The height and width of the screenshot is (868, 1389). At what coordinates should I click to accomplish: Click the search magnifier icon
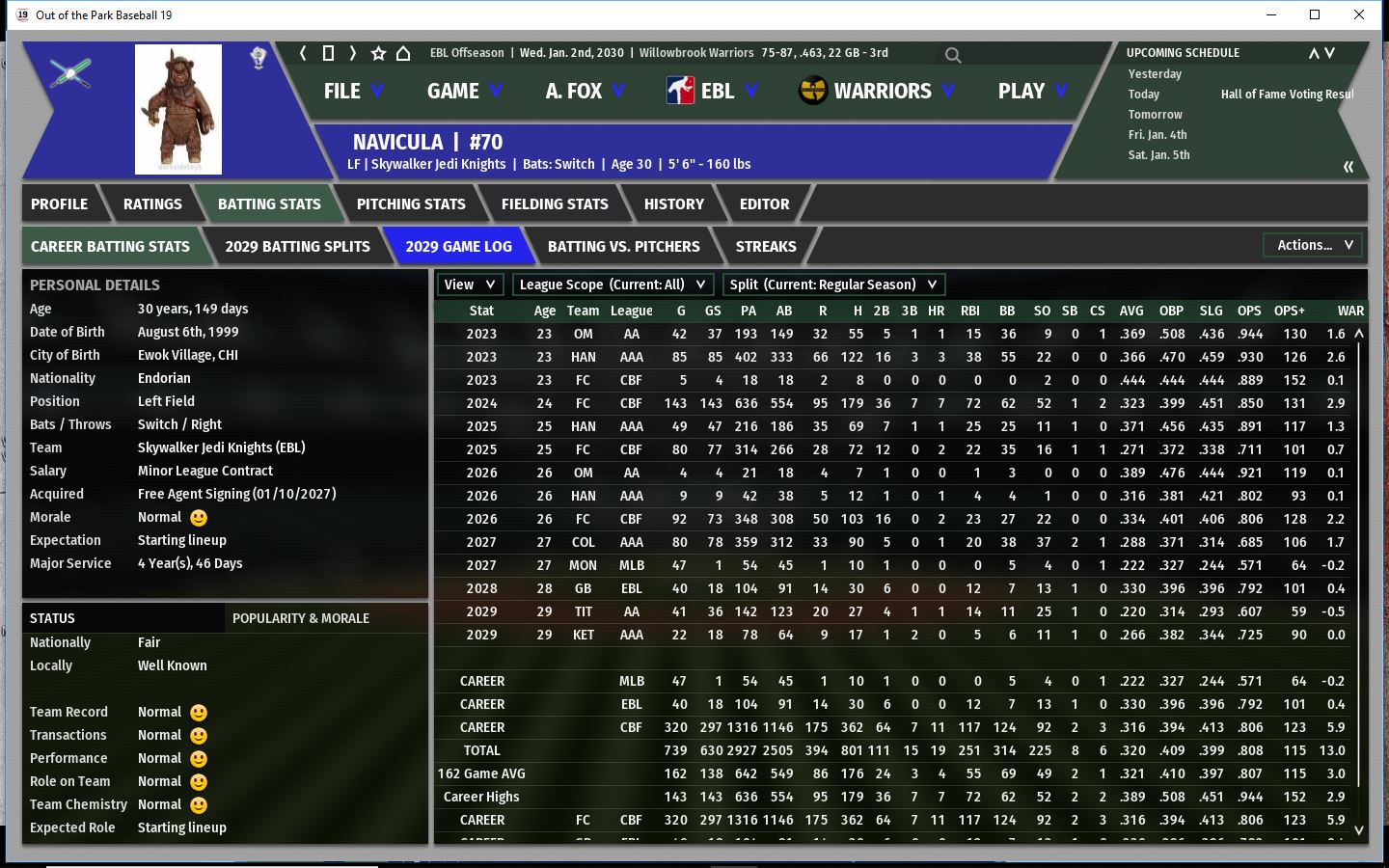(x=953, y=55)
